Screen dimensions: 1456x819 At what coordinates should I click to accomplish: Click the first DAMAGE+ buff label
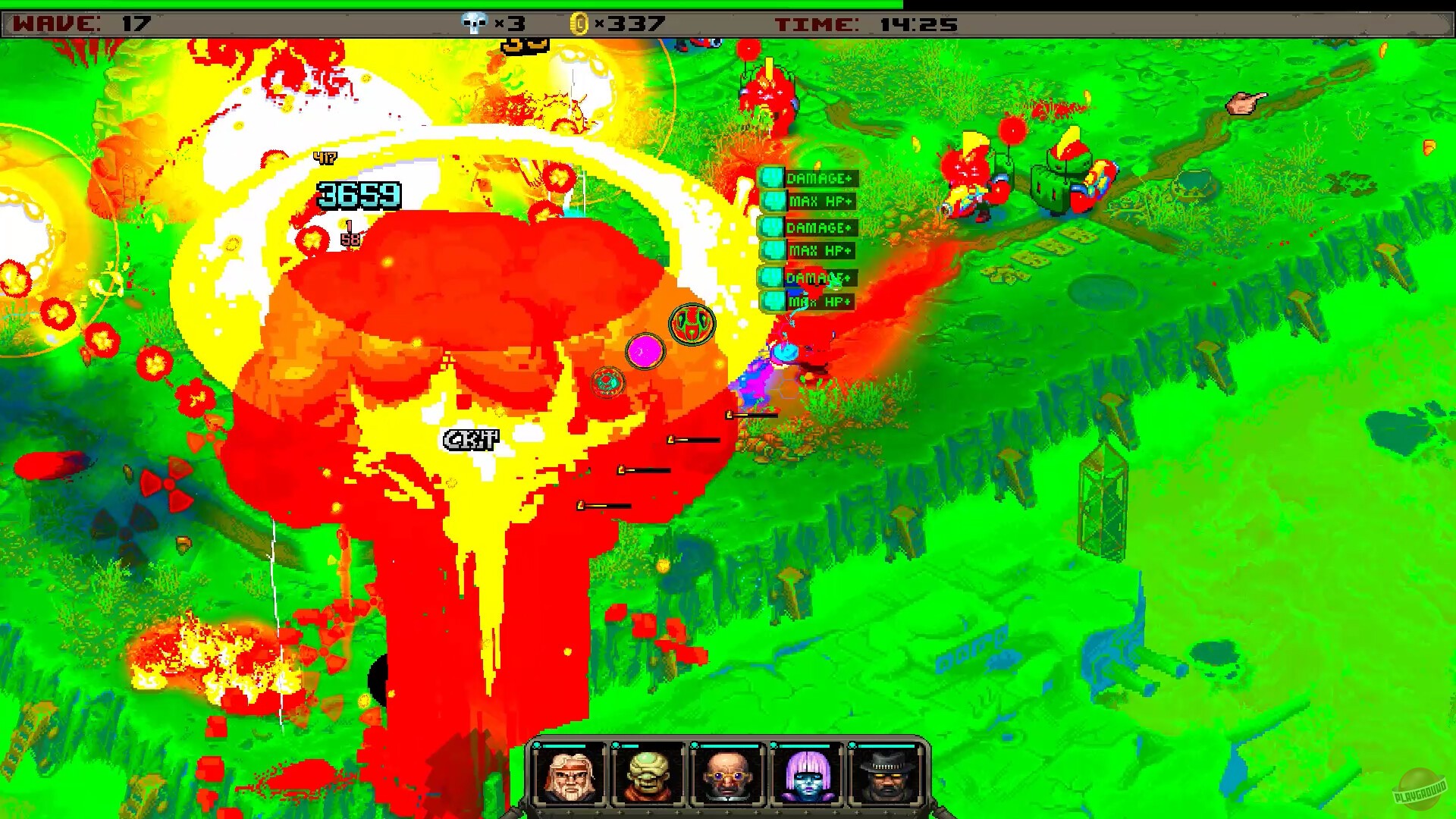pos(821,179)
